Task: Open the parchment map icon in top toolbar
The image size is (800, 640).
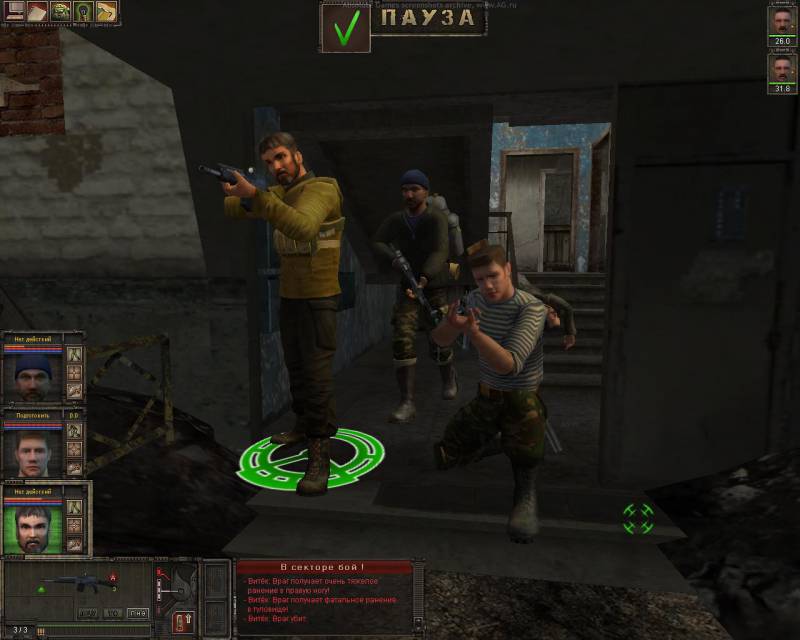Action: click(106, 12)
